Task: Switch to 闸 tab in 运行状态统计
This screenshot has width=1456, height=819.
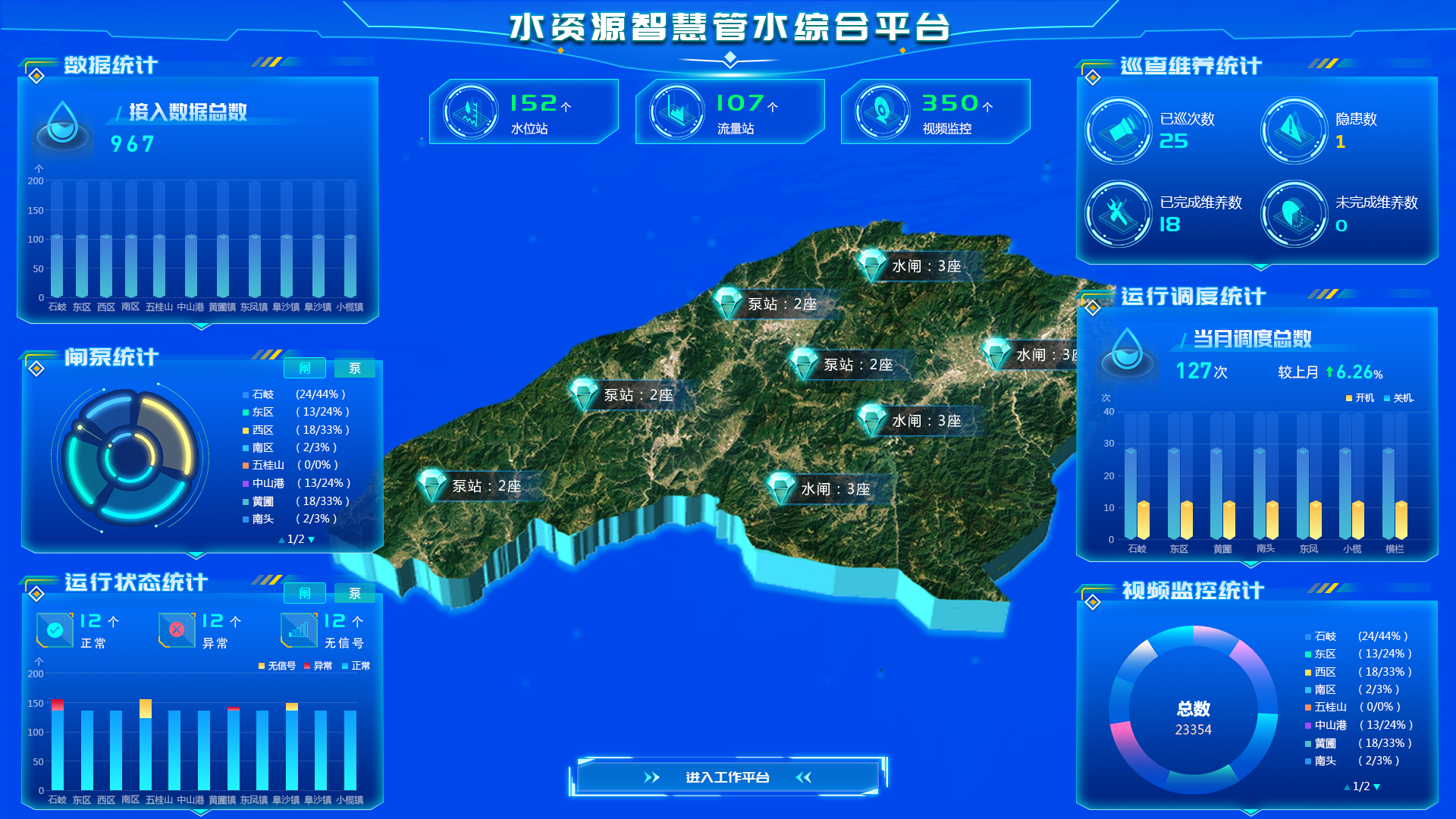Action: 304,593
